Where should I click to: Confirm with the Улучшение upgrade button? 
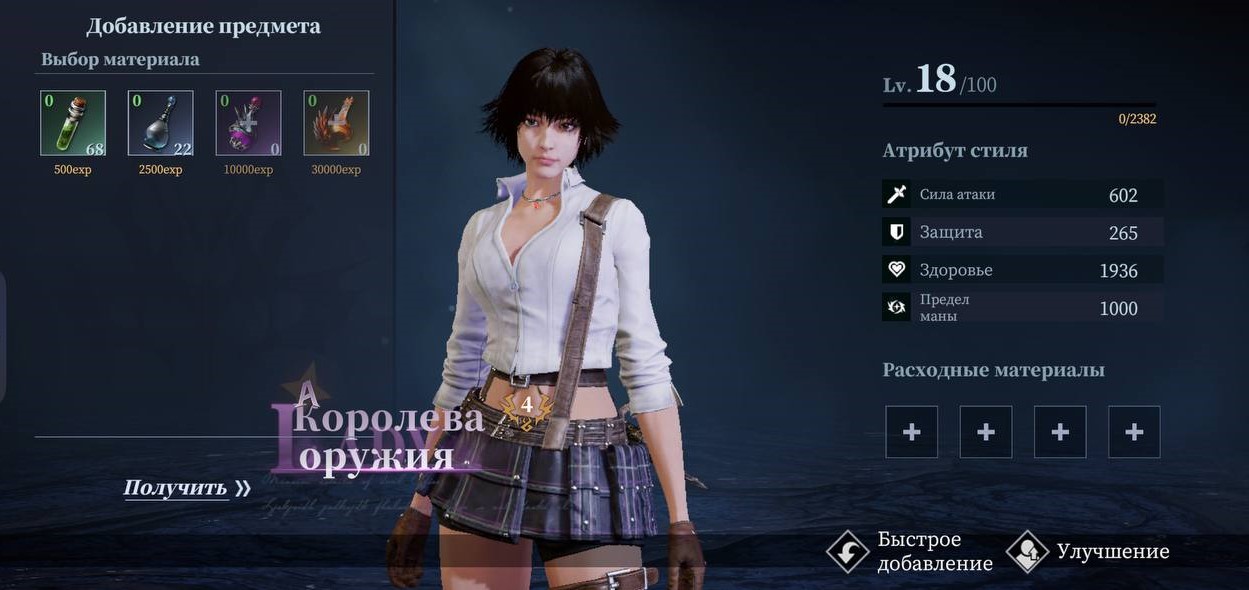coord(1088,551)
